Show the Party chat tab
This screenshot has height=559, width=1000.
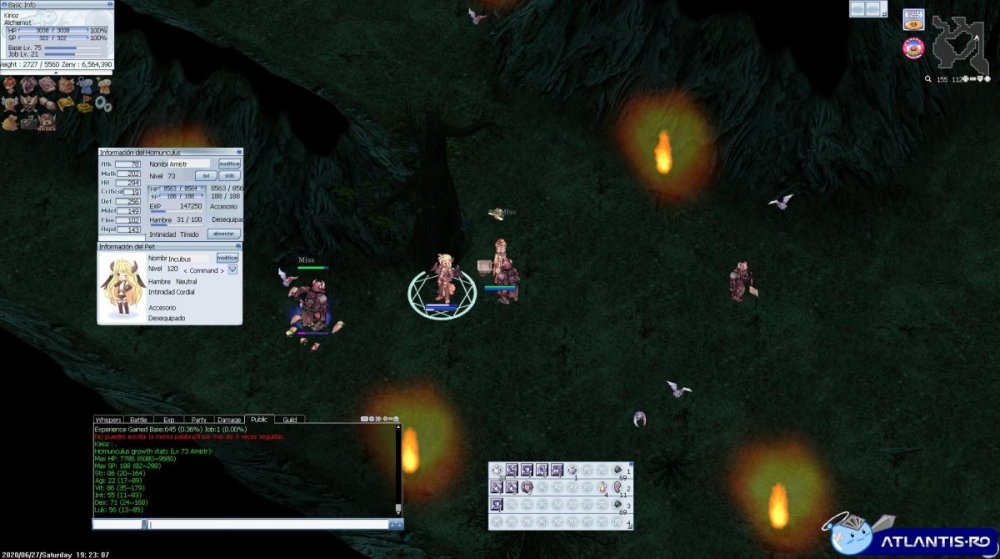pos(199,420)
